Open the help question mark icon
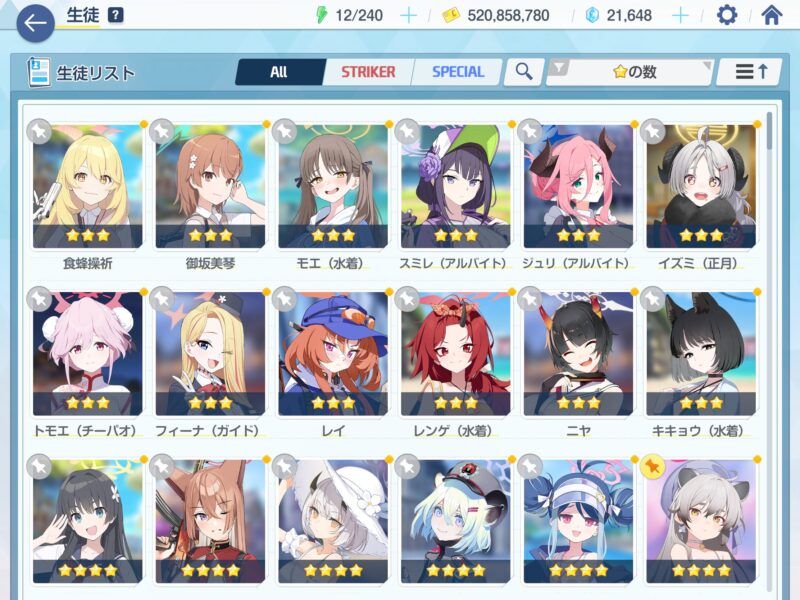This screenshot has height=600, width=800. tap(116, 15)
